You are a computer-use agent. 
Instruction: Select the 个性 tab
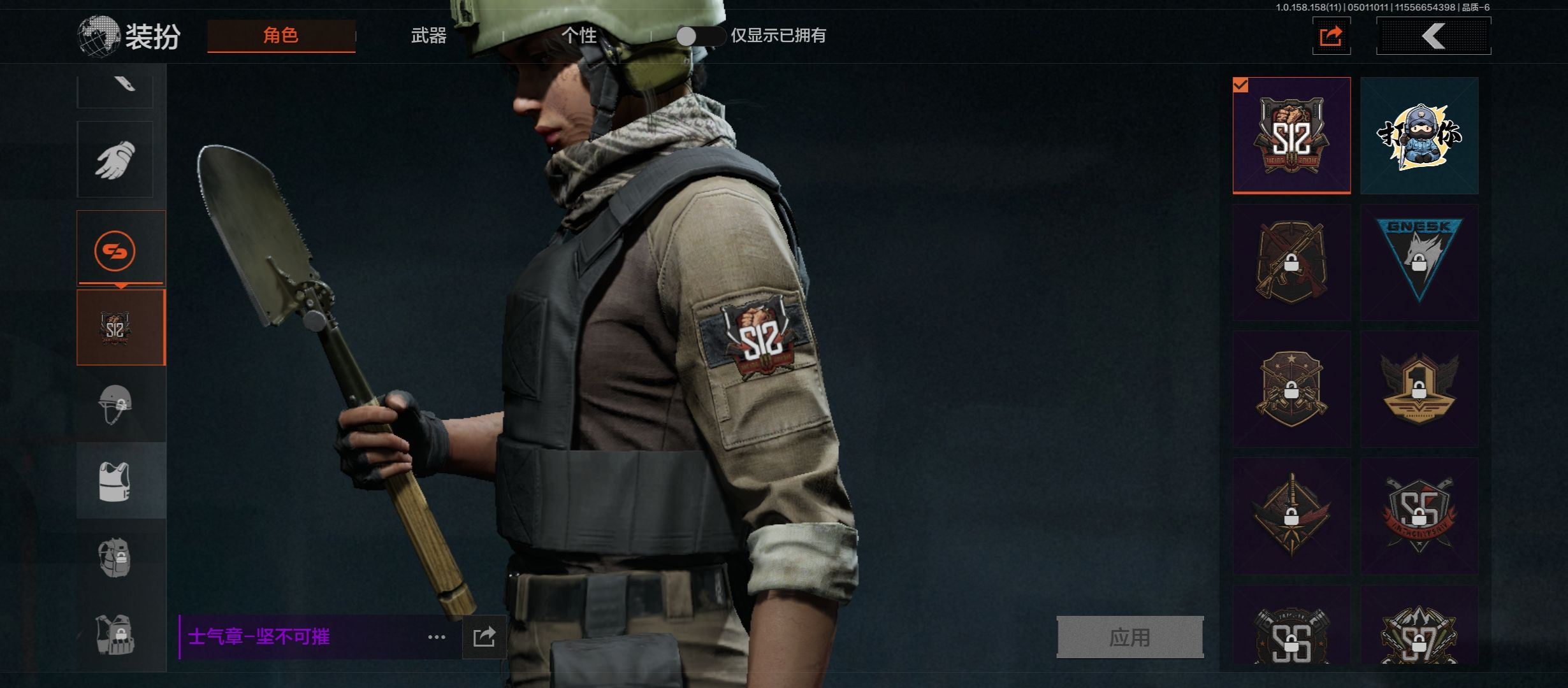(x=579, y=36)
